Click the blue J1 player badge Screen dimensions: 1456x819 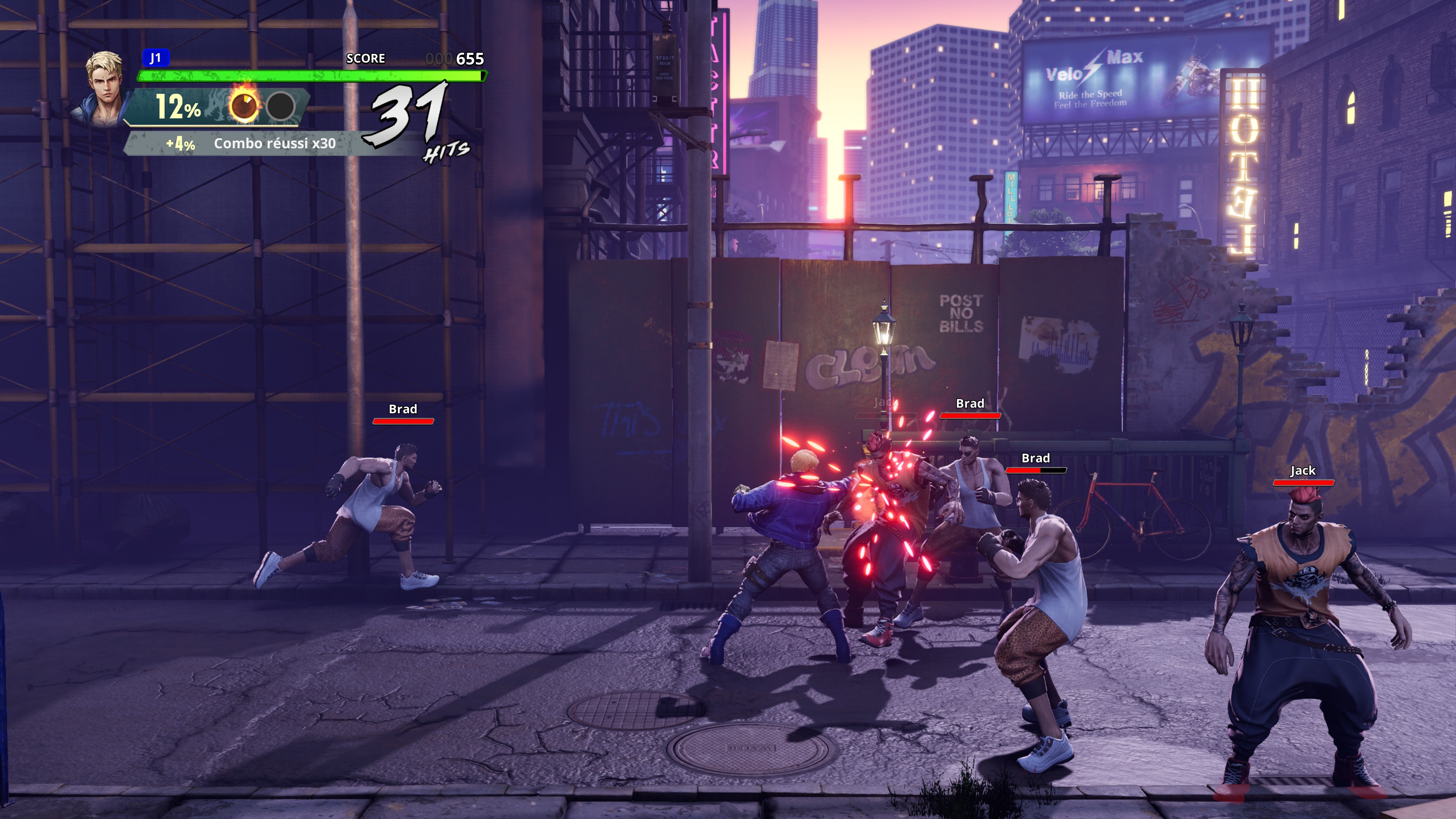tap(155, 58)
